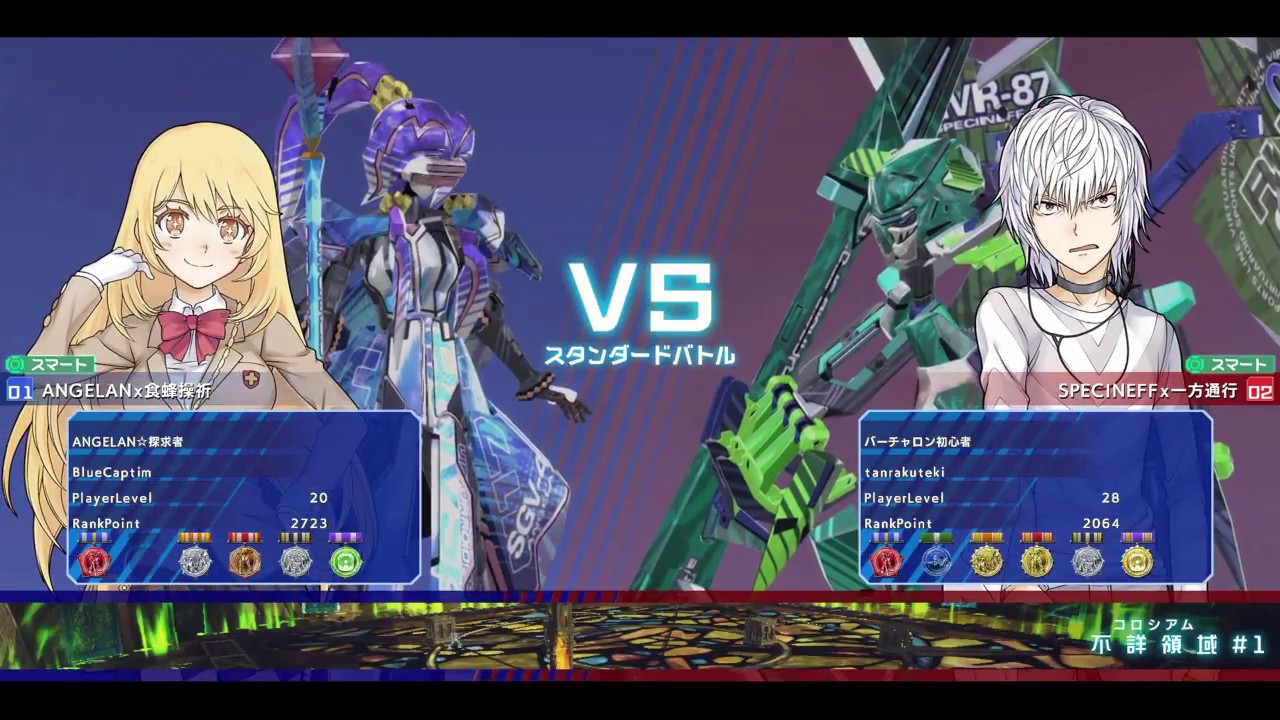Screen dimensions: 1280x720
Task: Open the D2 player slot indicator
Action: (x=1260, y=392)
